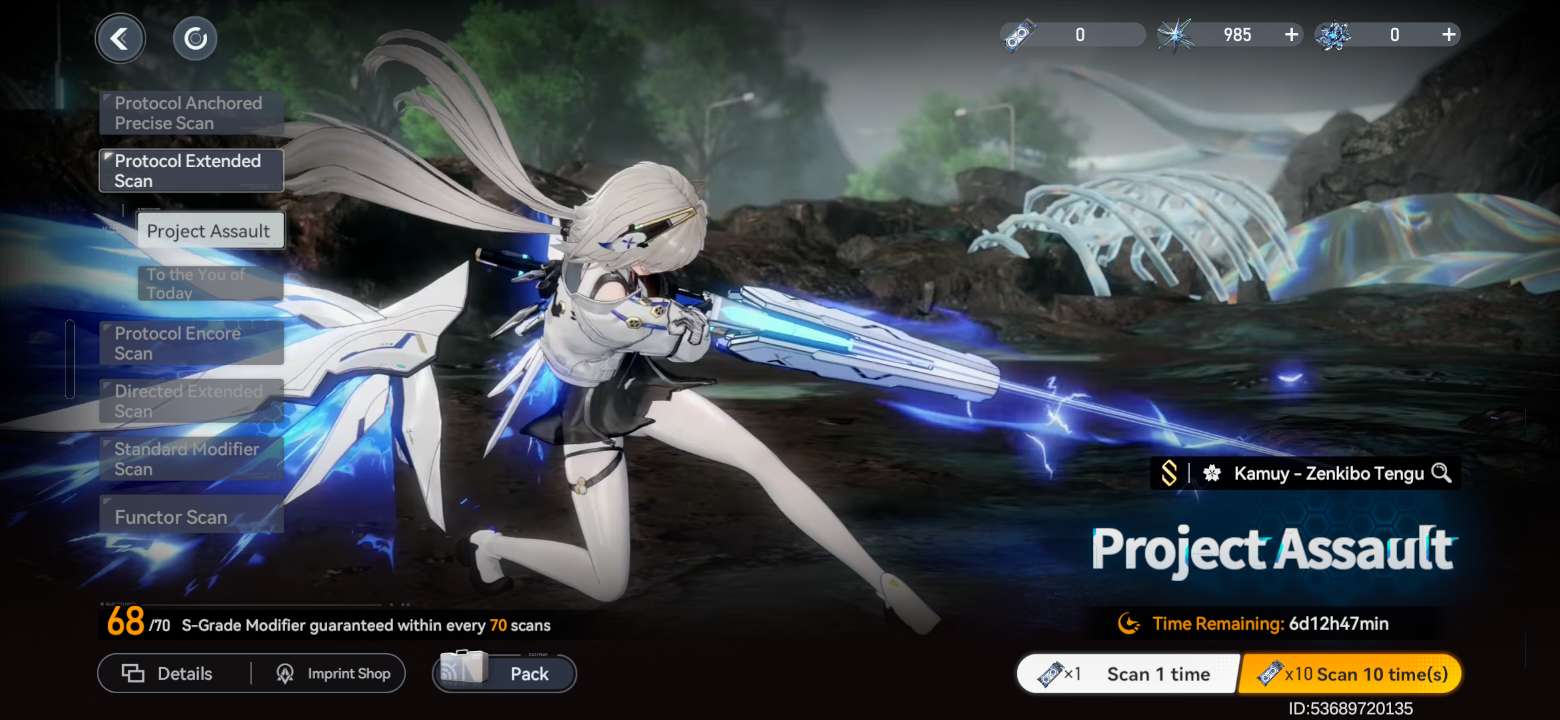The image size is (1560, 720).
Task: Open the Pack button
Action: click(506, 674)
